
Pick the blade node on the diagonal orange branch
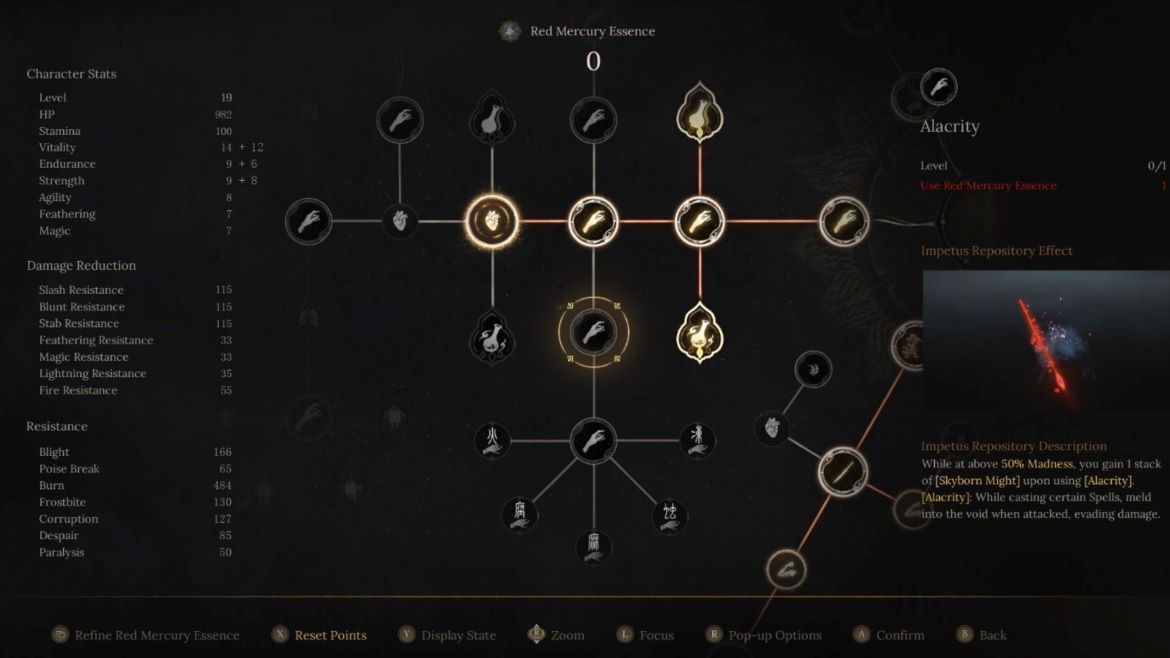click(842, 471)
